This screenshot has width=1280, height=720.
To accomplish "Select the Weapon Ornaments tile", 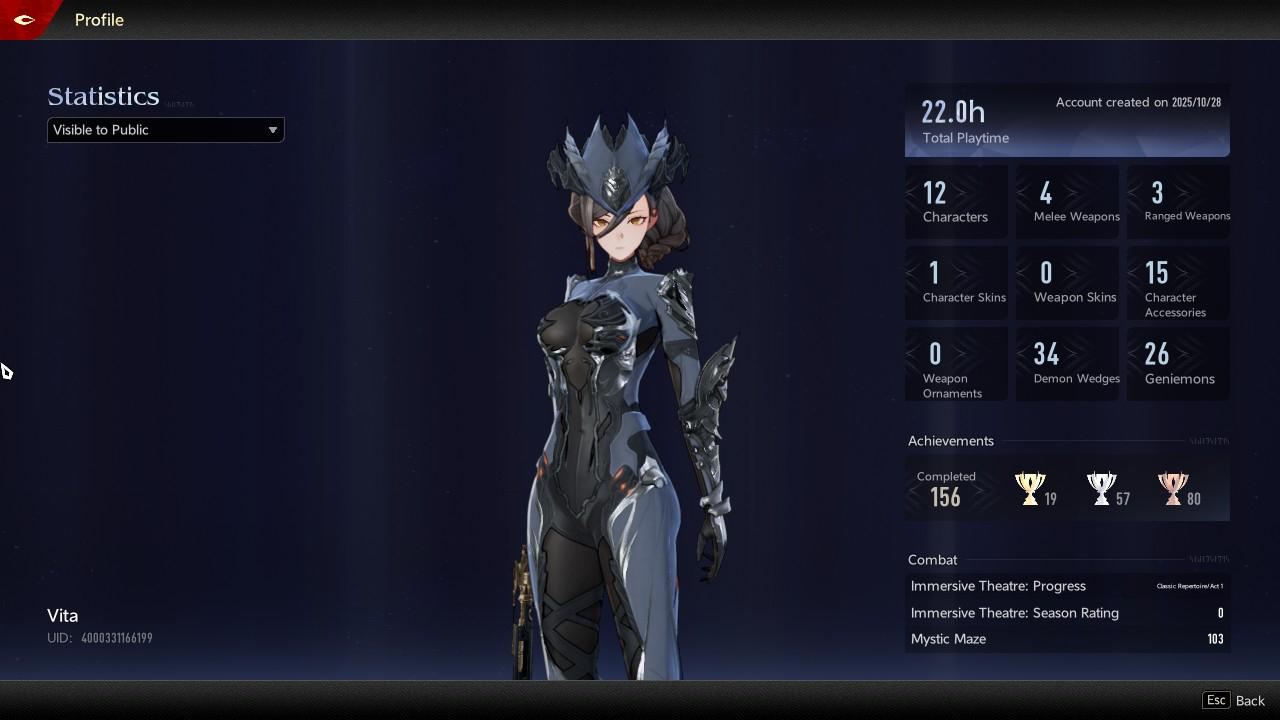I will click(x=956, y=364).
